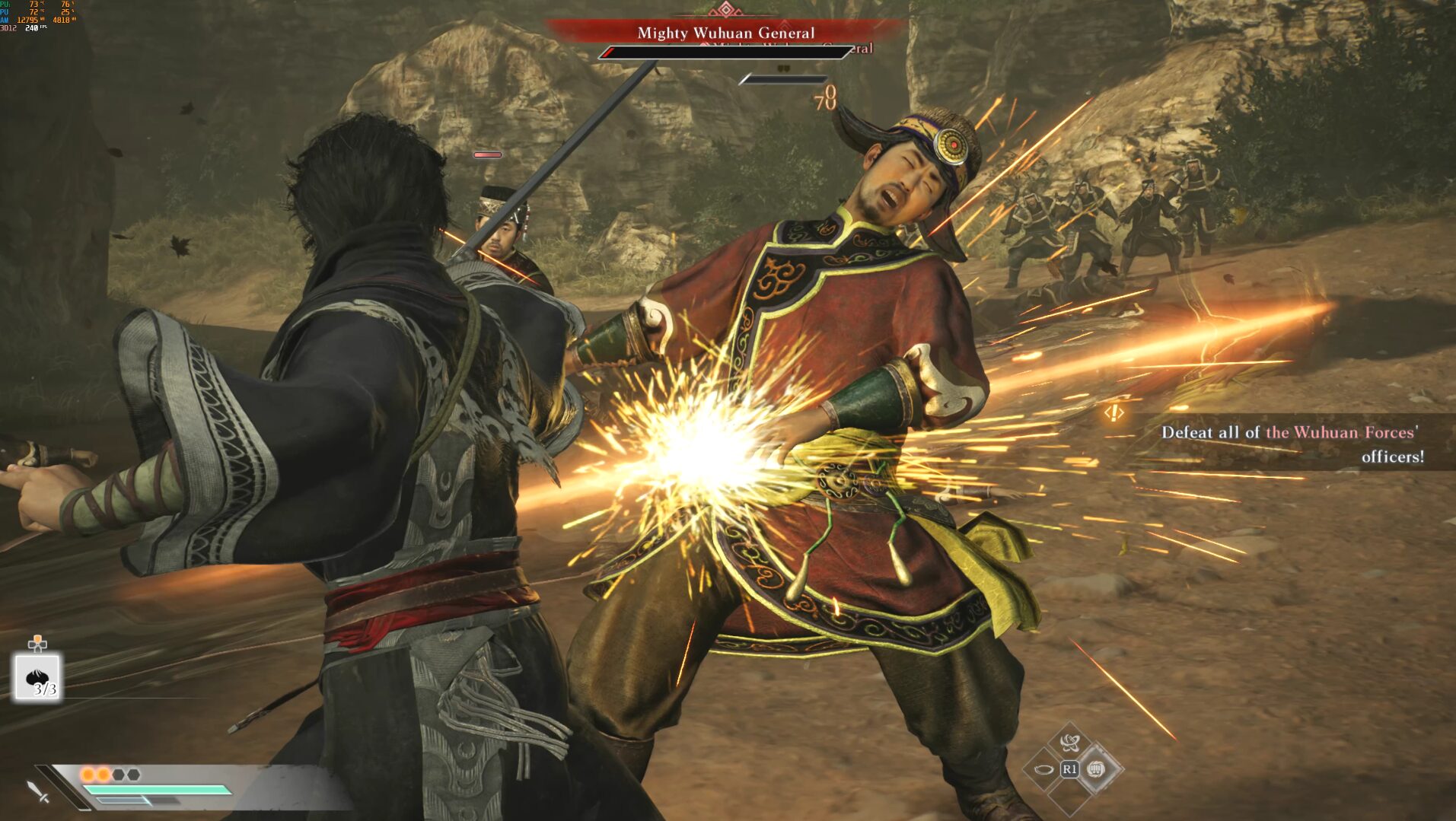Select the Mighty Wuhuan General target banner

pyautogui.click(x=725, y=33)
